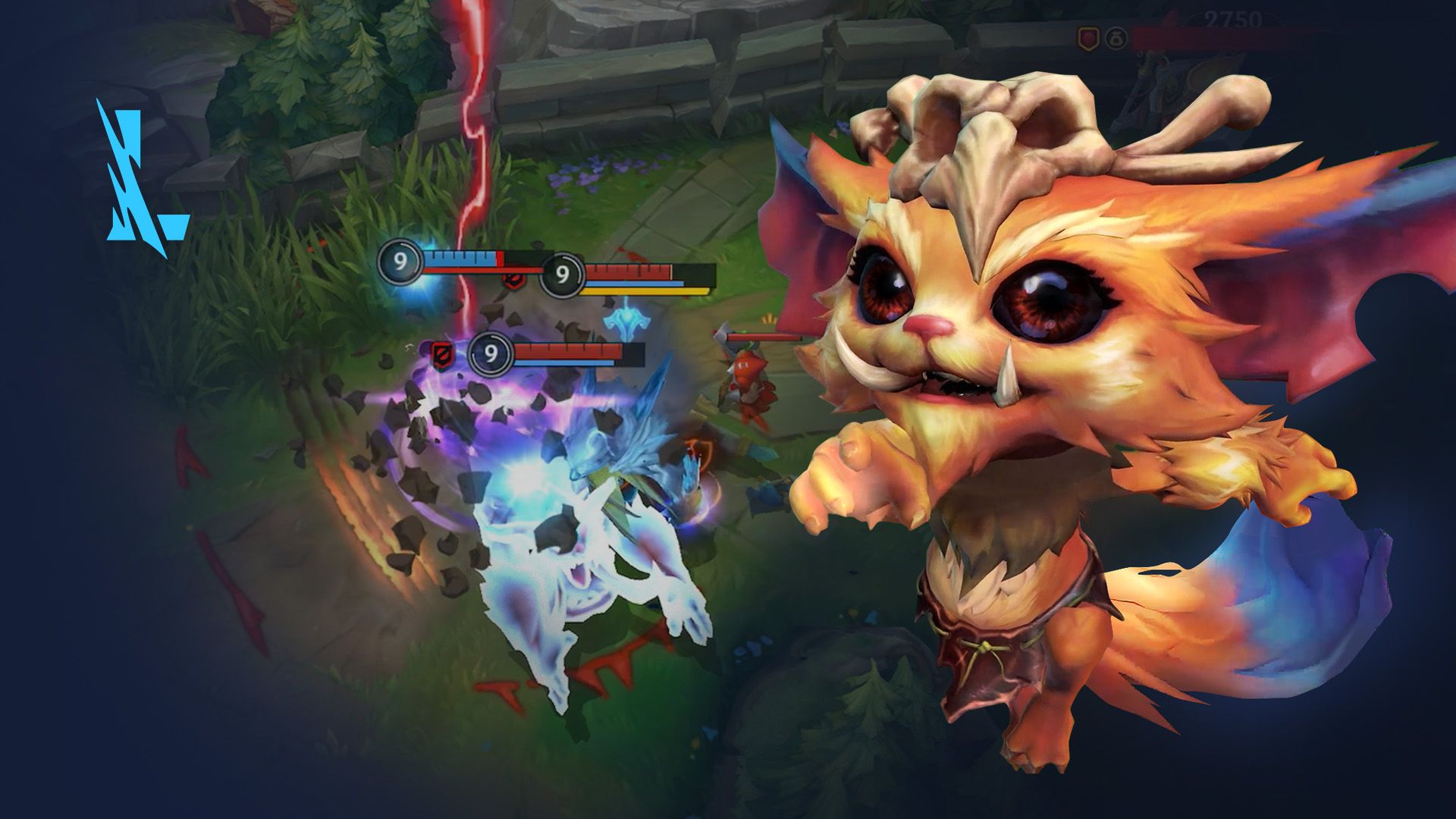
Task: Click the level 9 badge on the blue health bar
Action: pos(401,261)
